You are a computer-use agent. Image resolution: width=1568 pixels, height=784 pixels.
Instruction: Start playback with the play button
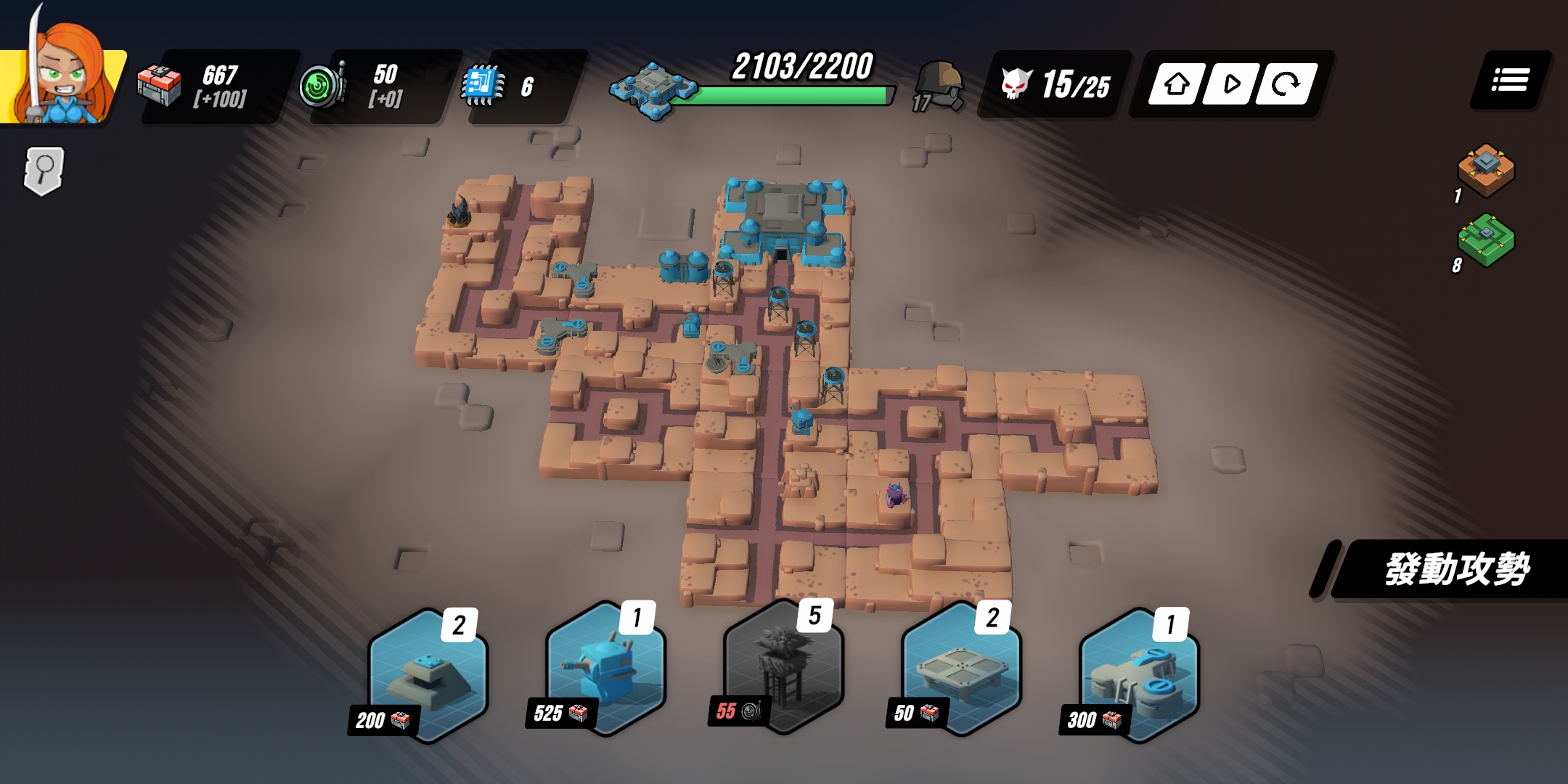(x=1231, y=84)
